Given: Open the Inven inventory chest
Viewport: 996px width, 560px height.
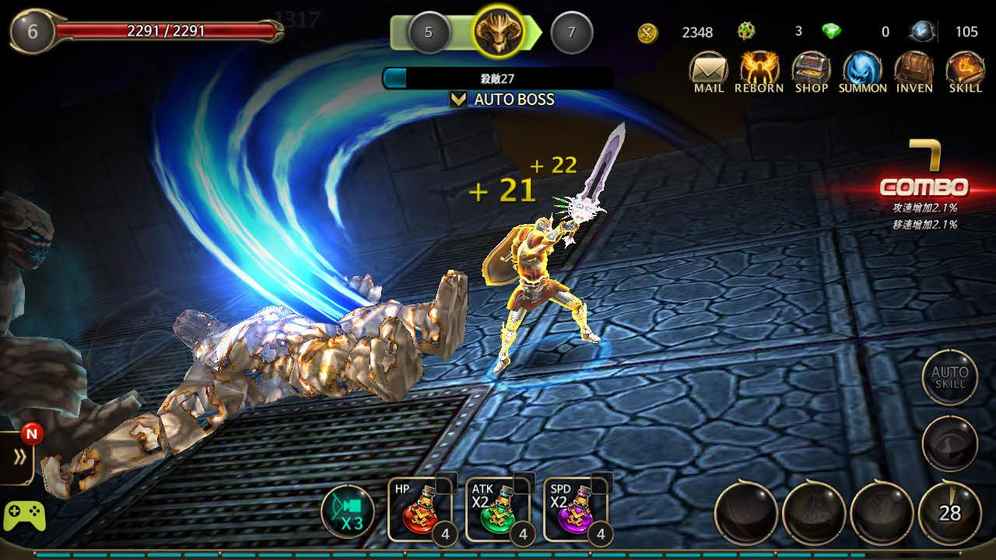Looking at the screenshot, I should pyautogui.click(x=914, y=72).
